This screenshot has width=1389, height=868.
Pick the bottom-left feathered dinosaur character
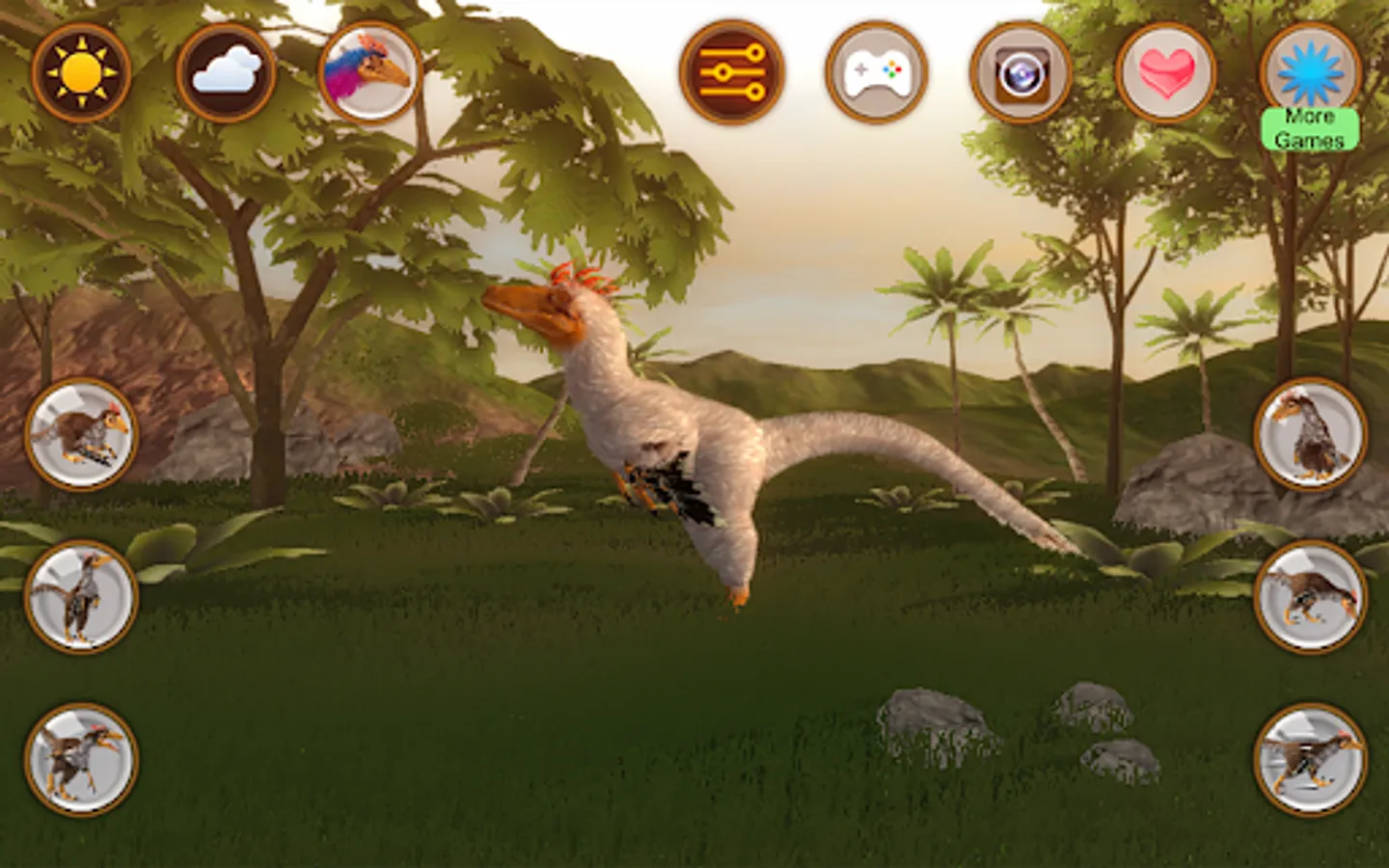[79, 760]
